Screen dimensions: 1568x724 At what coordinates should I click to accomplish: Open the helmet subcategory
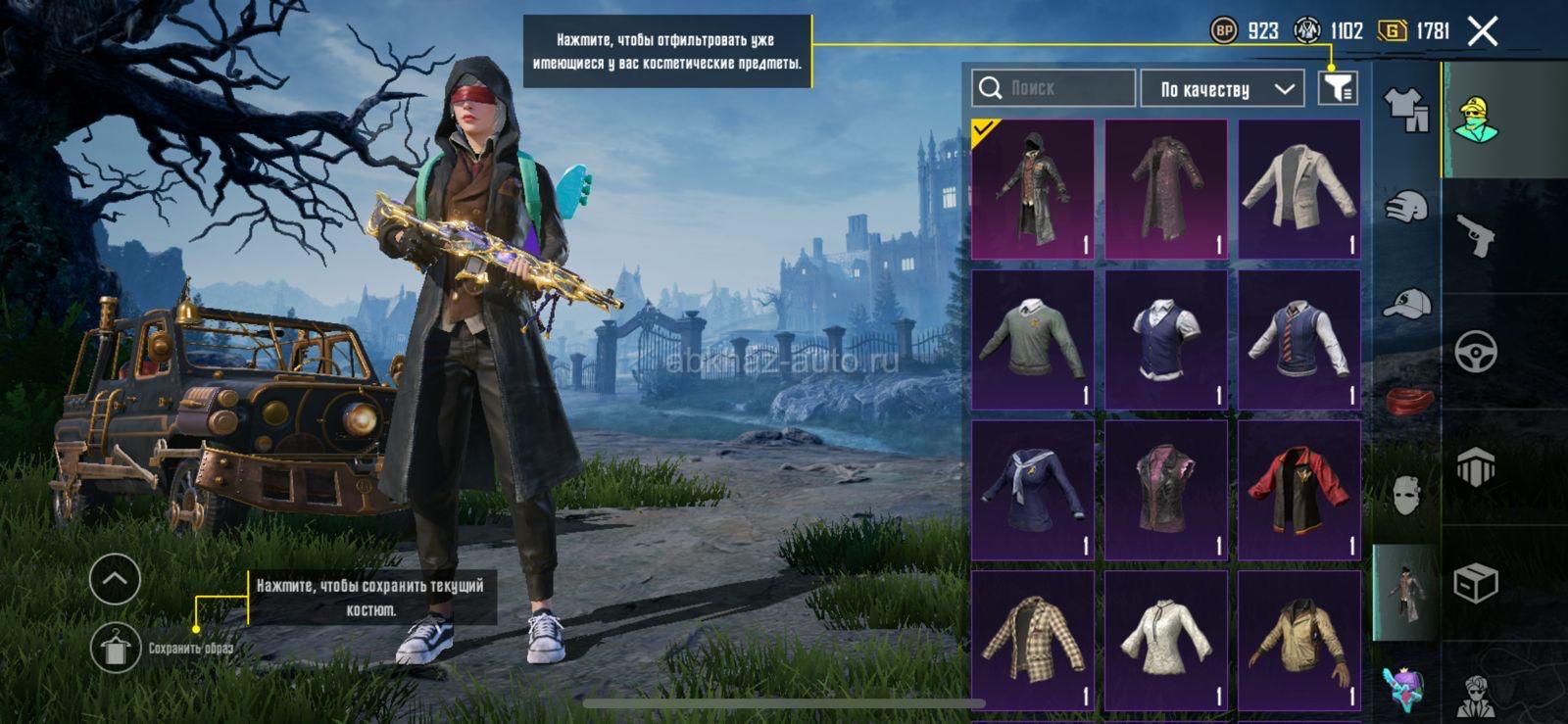pos(1405,207)
